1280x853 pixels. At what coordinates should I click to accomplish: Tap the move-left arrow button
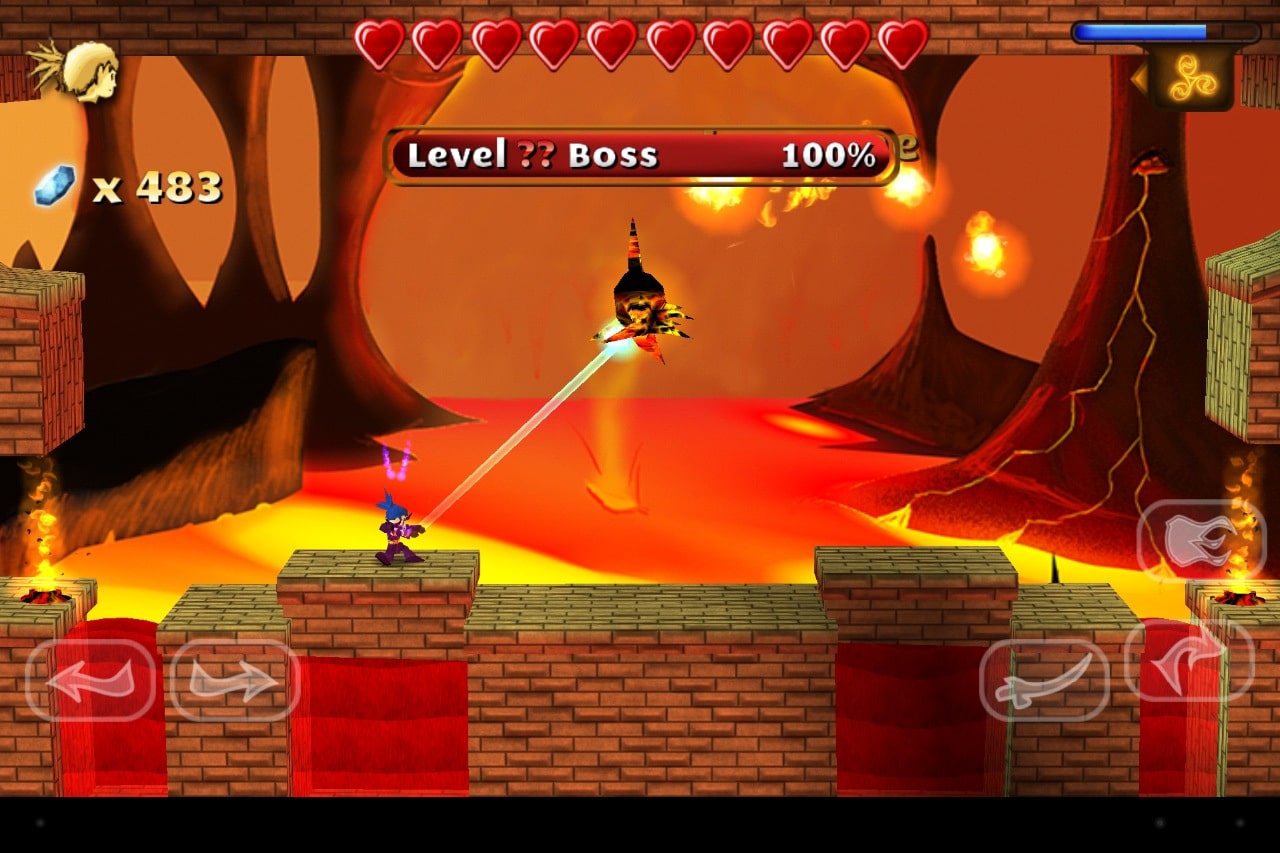tap(90, 680)
